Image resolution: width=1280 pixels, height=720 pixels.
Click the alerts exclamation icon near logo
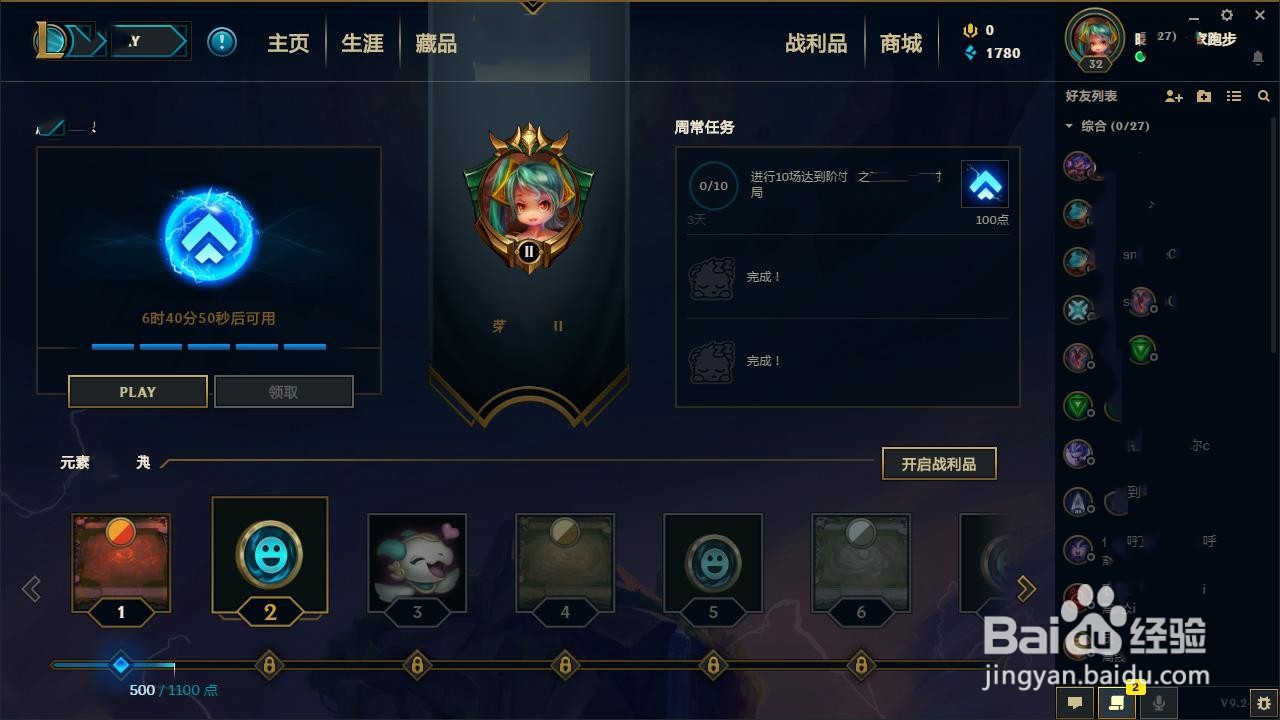point(221,42)
